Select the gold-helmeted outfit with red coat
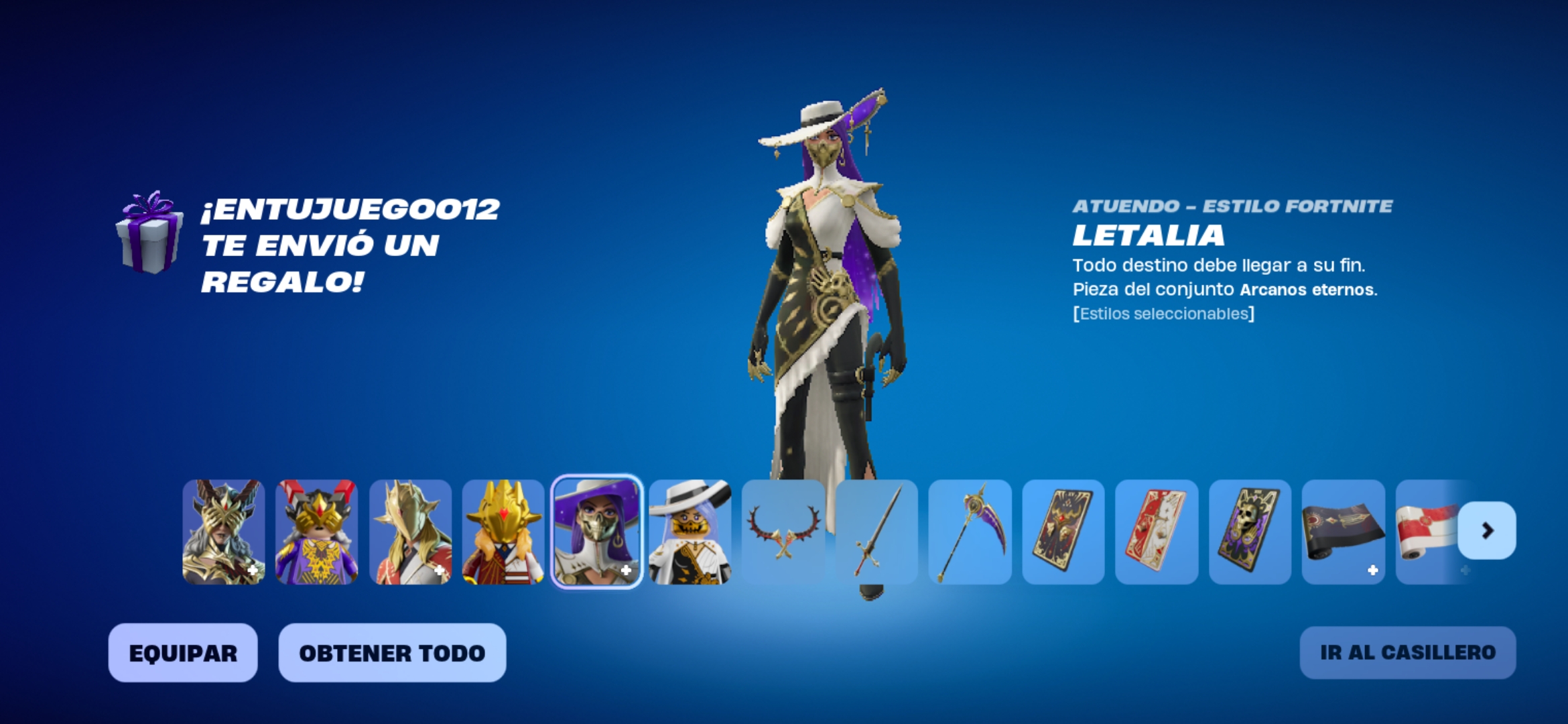The height and width of the screenshot is (724, 1568). [x=410, y=532]
